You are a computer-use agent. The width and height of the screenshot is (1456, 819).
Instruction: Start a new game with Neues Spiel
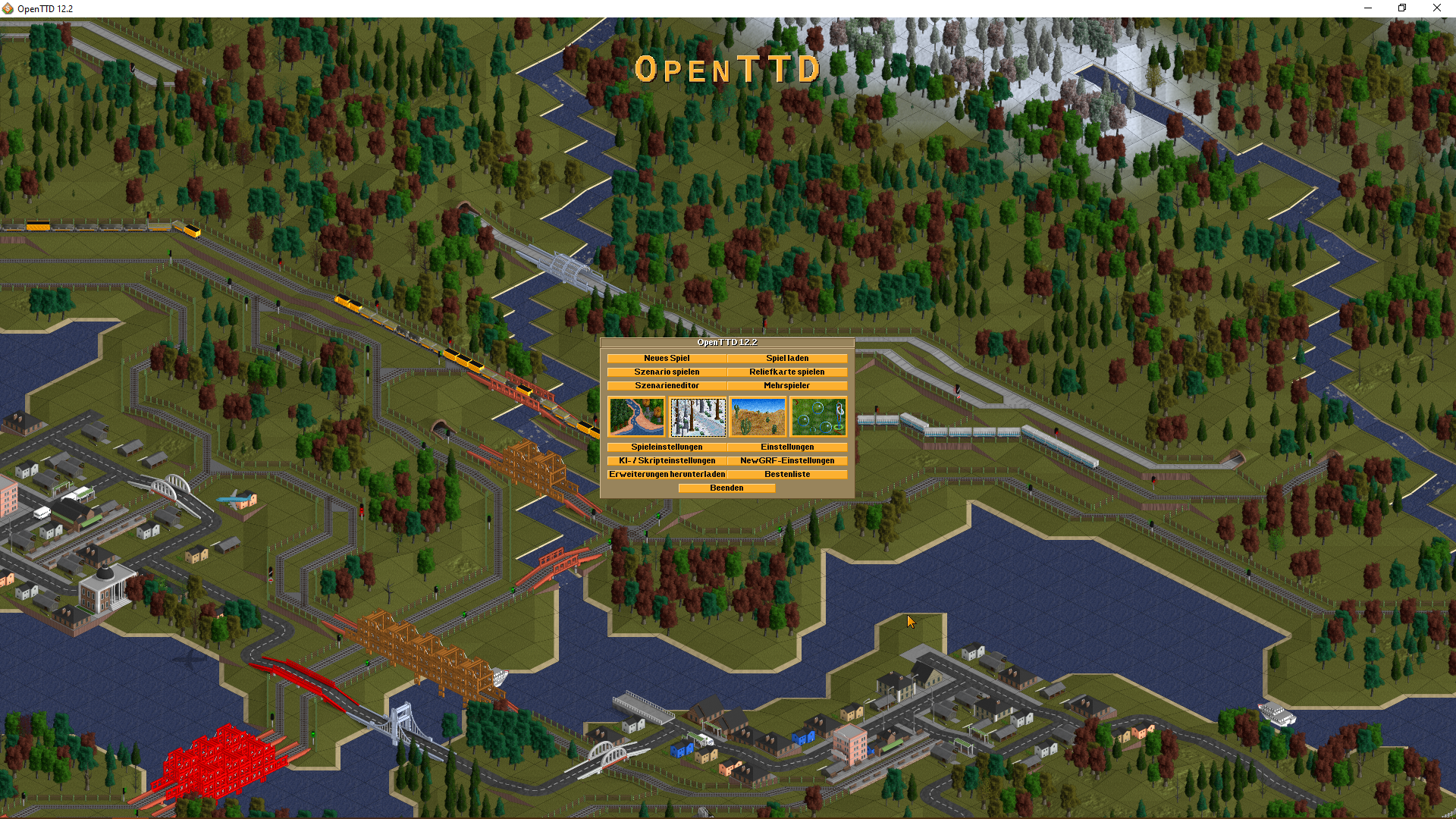[667, 358]
